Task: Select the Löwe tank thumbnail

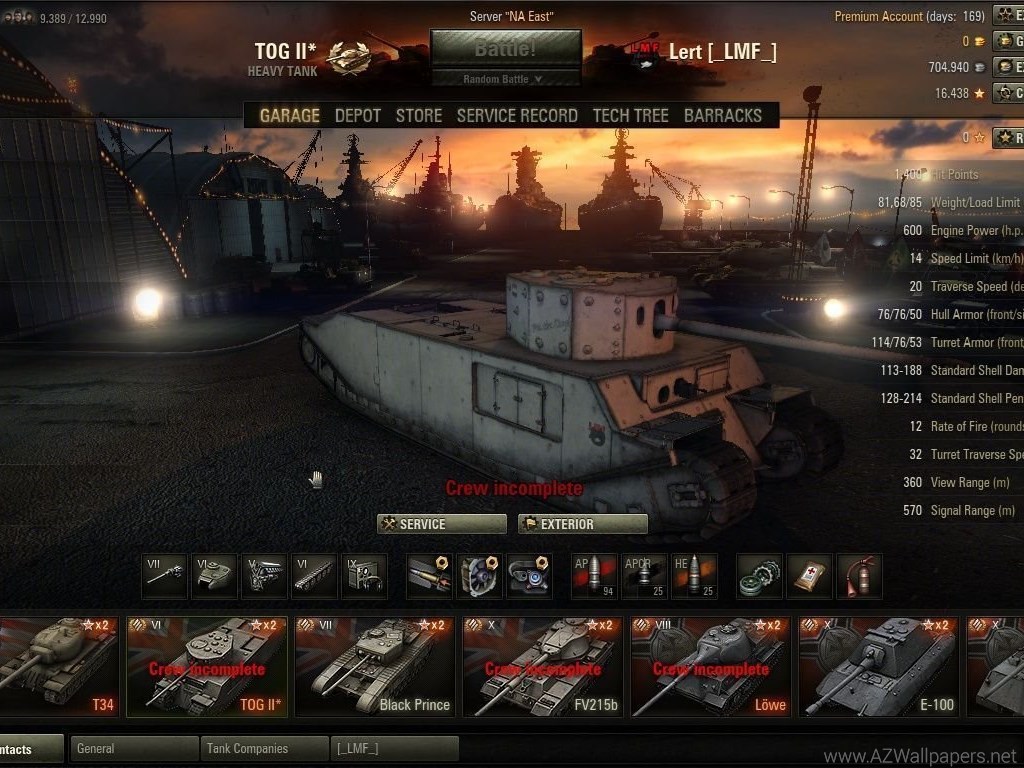Action: 710,666
